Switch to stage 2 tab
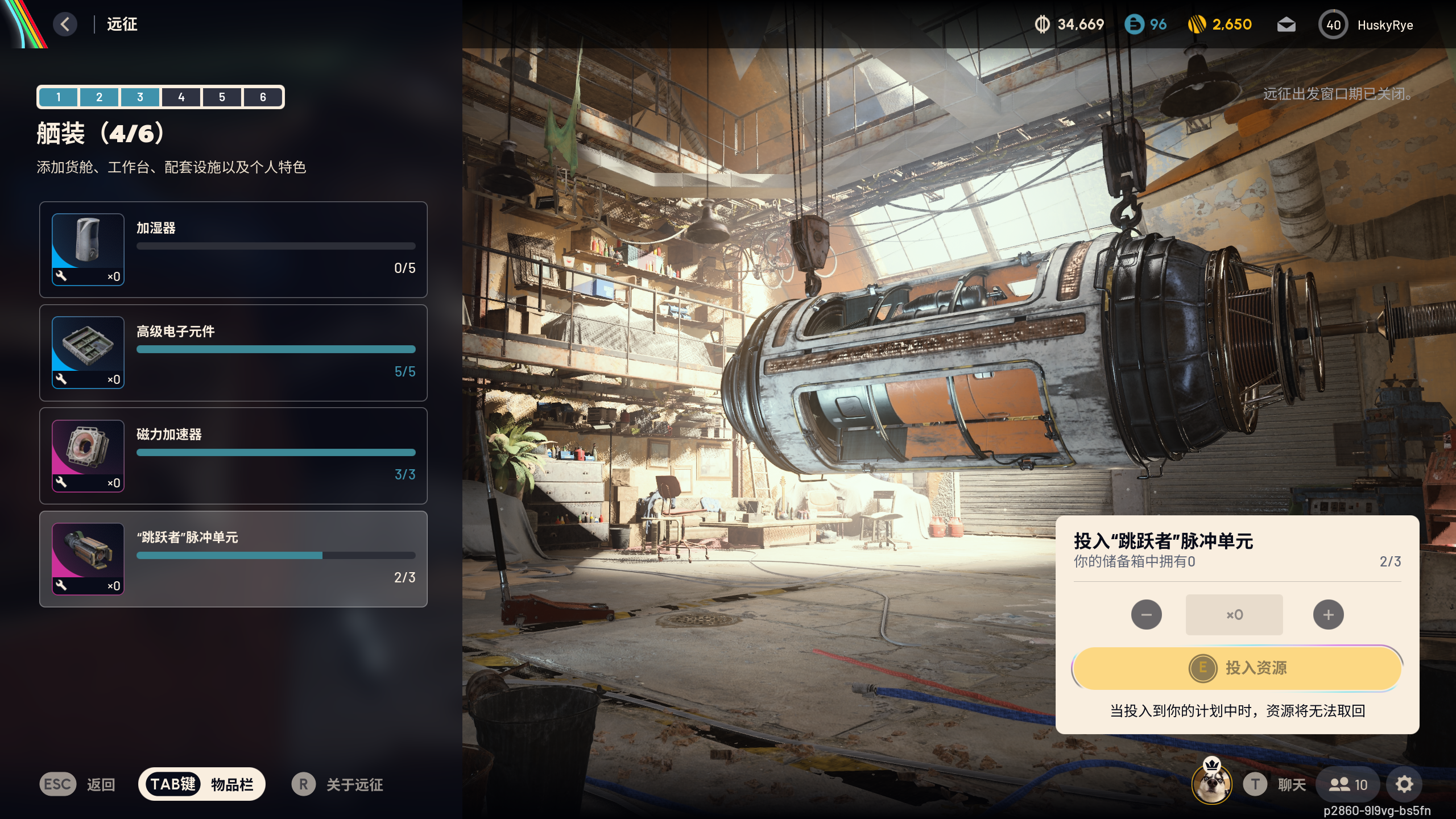1456x819 pixels. (99, 97)
